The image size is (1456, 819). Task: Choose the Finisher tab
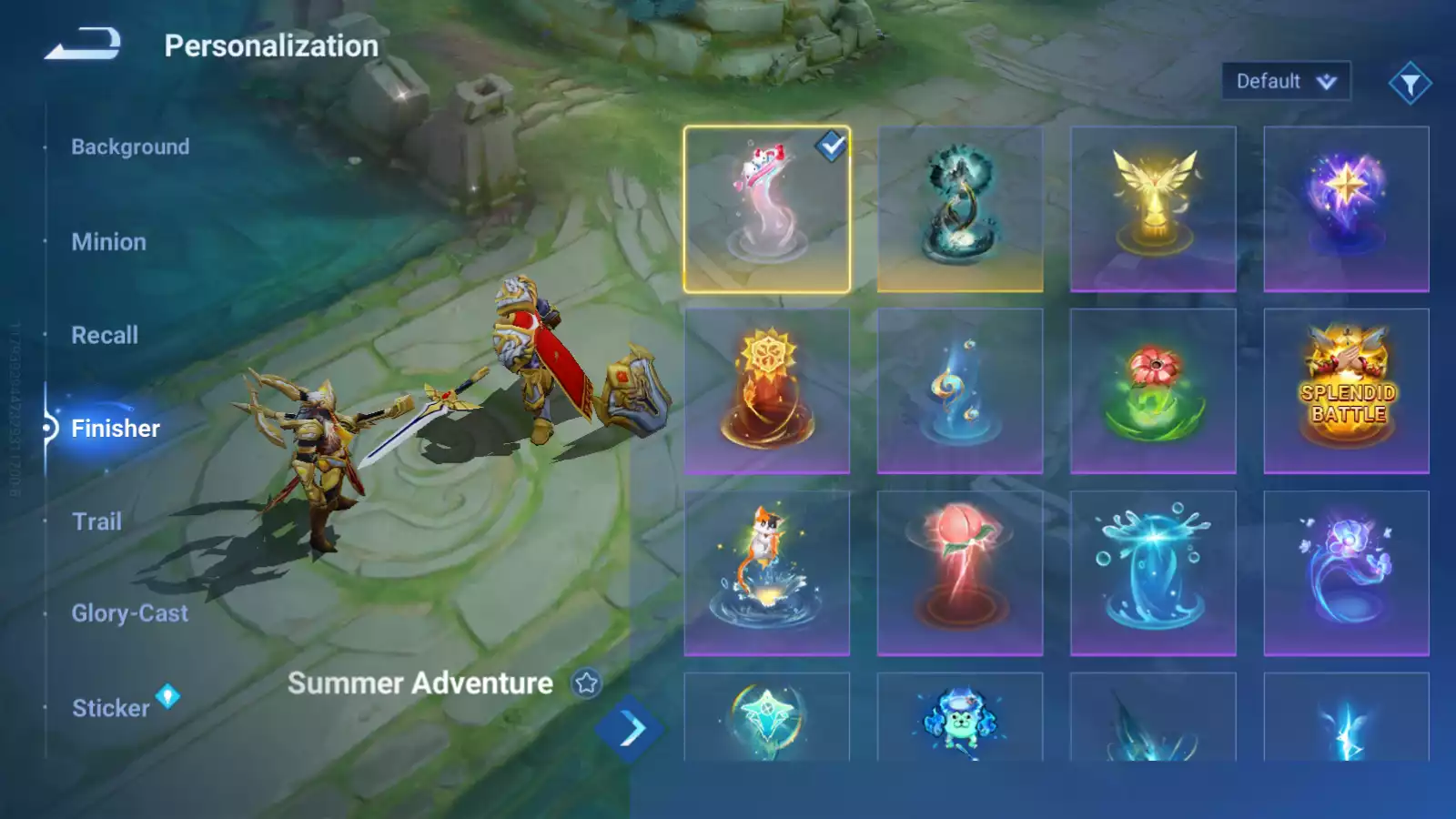(116, 429)
